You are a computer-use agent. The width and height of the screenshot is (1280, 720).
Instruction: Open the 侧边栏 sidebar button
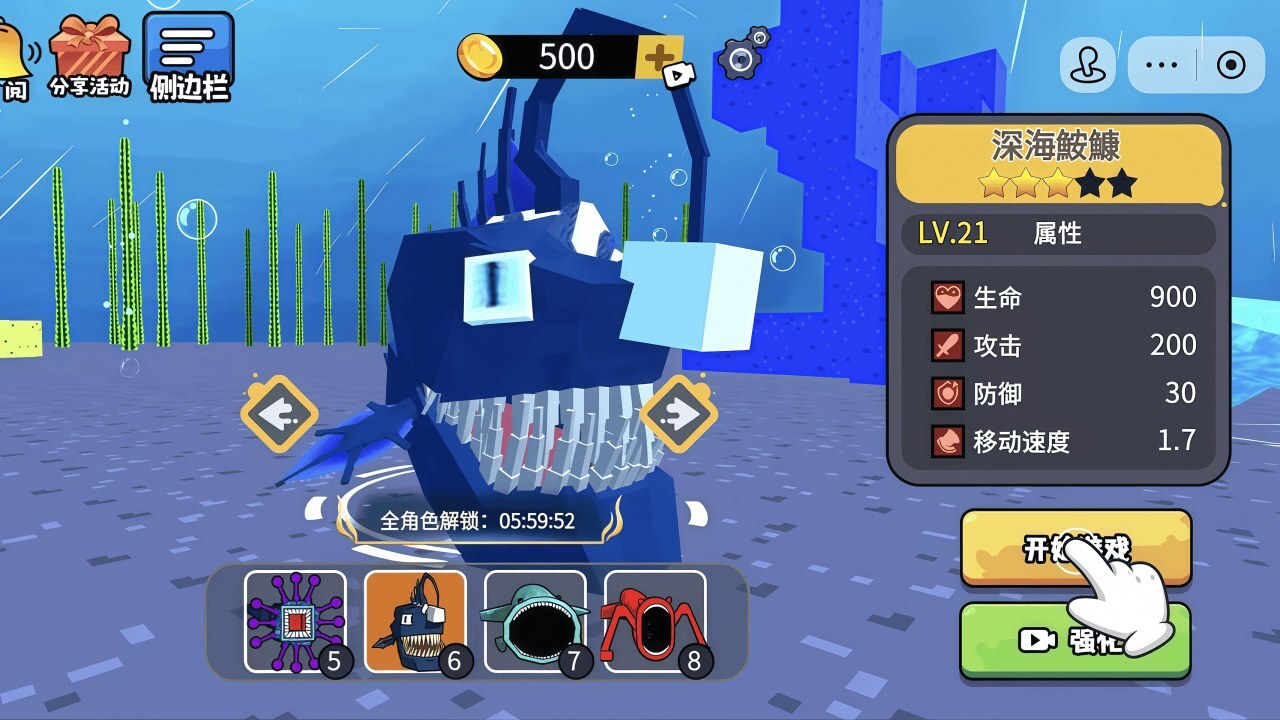[188, 57]
